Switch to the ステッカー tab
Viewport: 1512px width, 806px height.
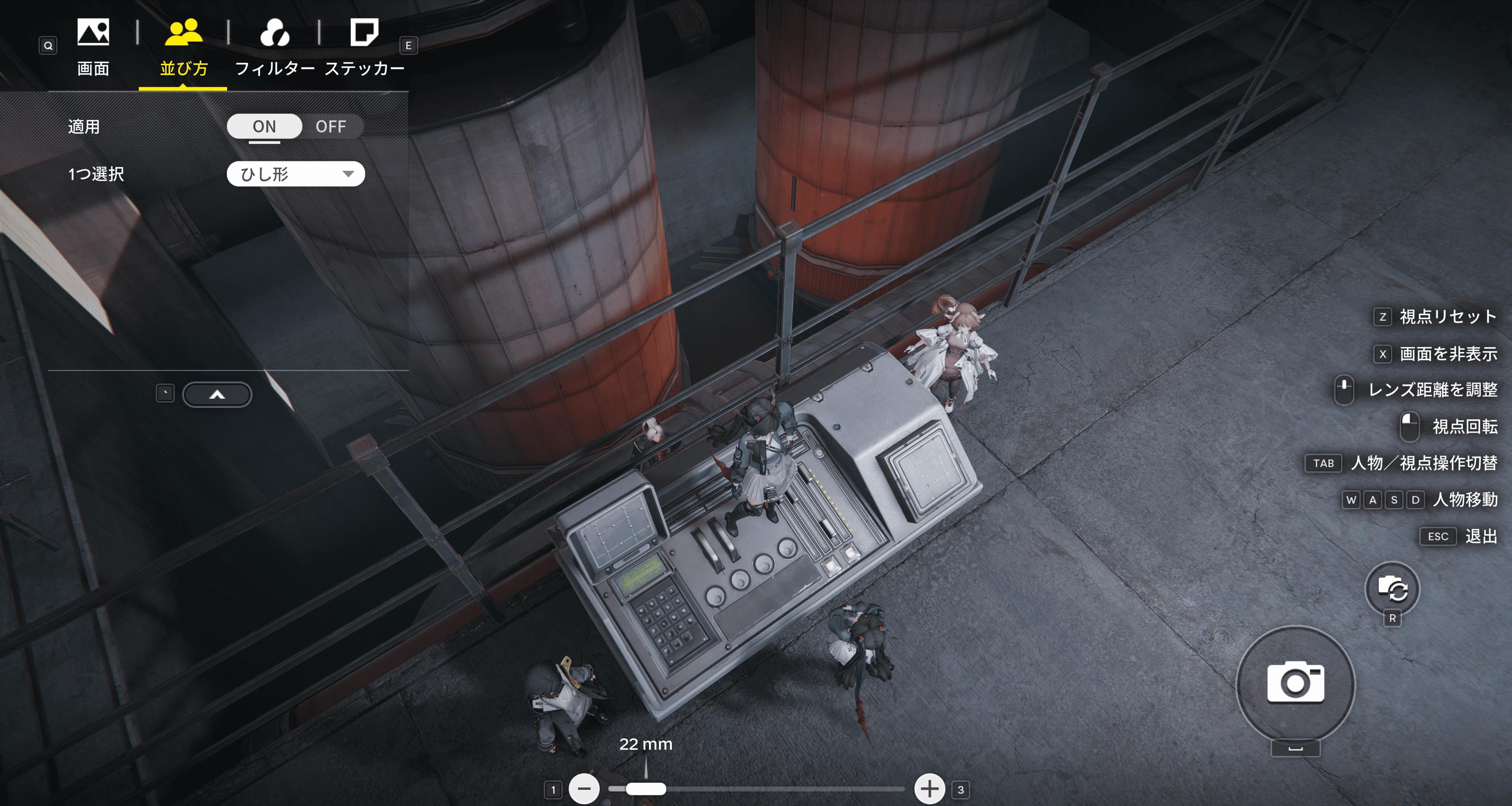pos(365,47)
